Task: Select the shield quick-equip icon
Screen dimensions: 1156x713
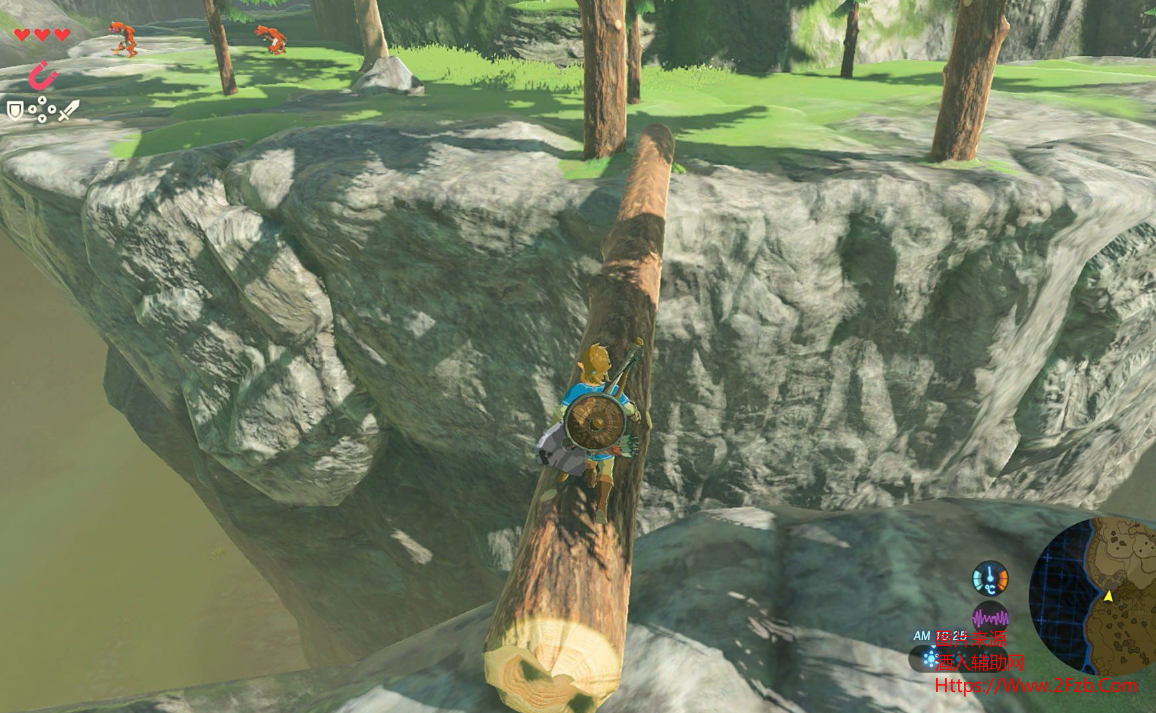Action: click(15, 110)
